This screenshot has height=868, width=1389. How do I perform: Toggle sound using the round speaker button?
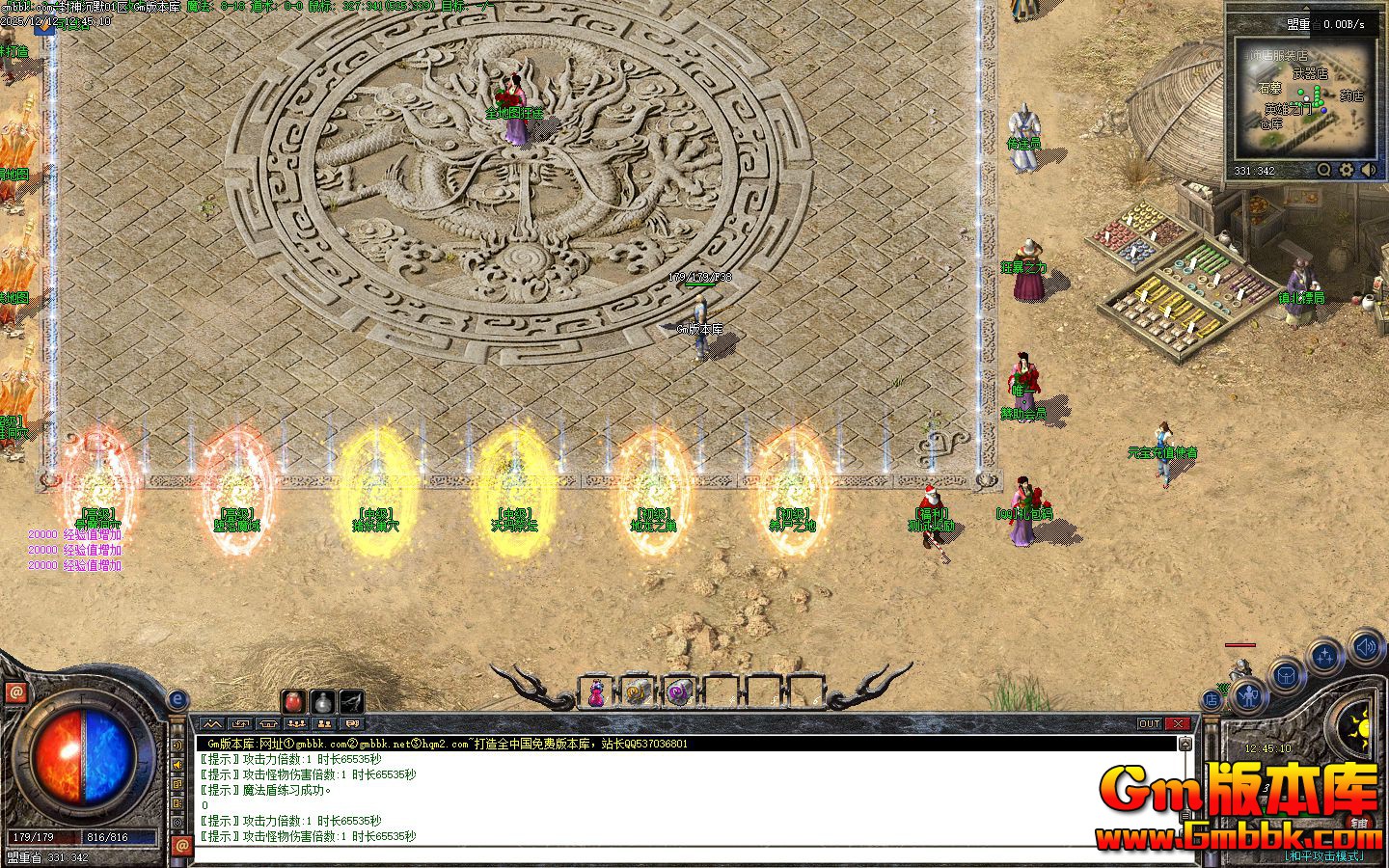[1366, 646]
